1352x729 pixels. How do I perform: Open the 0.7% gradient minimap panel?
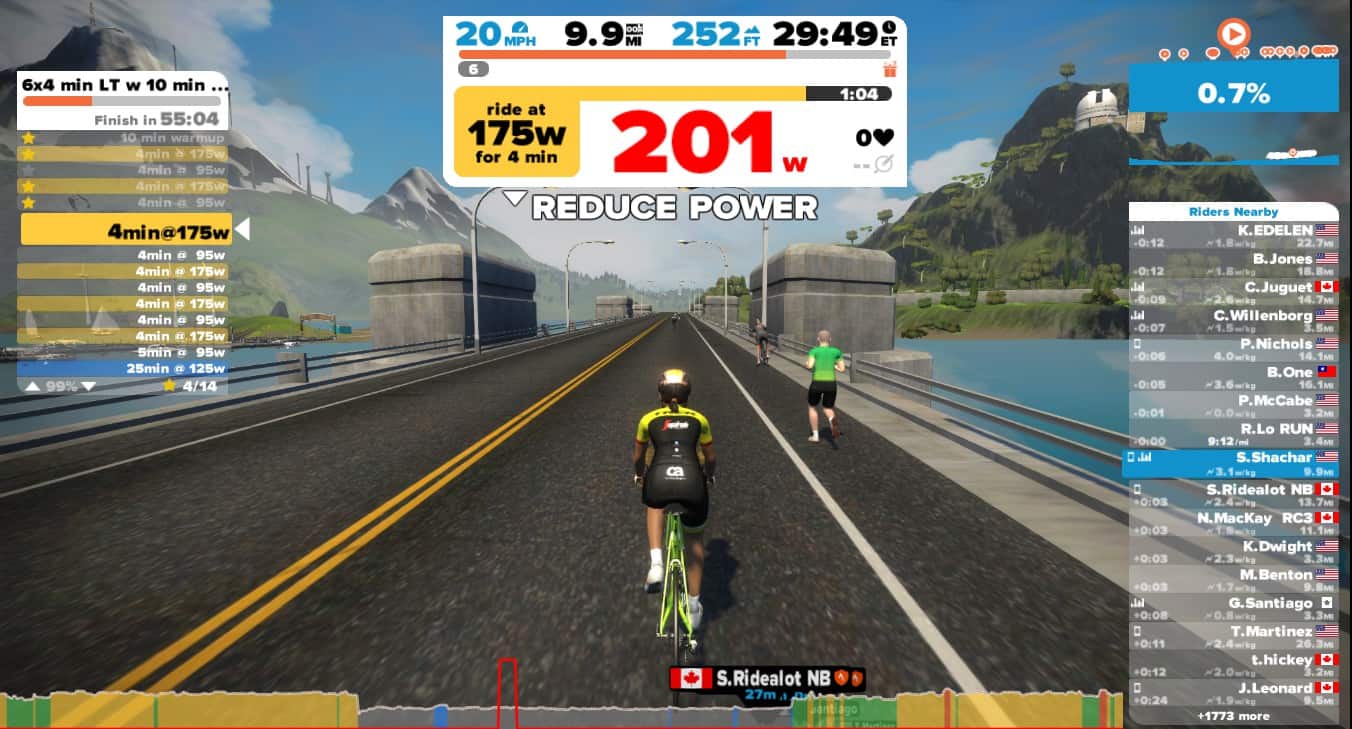[1233, 94]
